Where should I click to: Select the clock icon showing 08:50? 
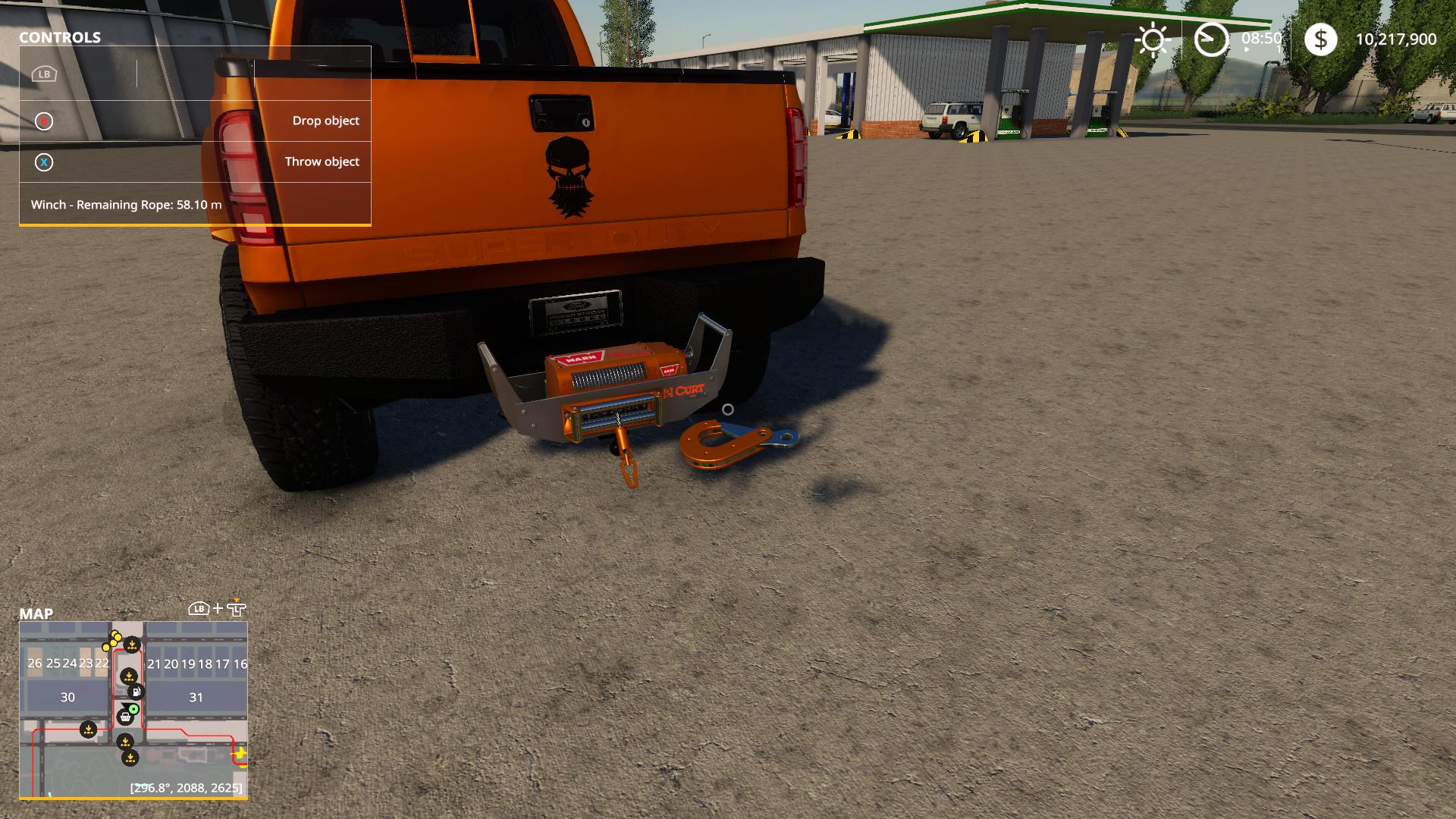[x=1211, y=39]
